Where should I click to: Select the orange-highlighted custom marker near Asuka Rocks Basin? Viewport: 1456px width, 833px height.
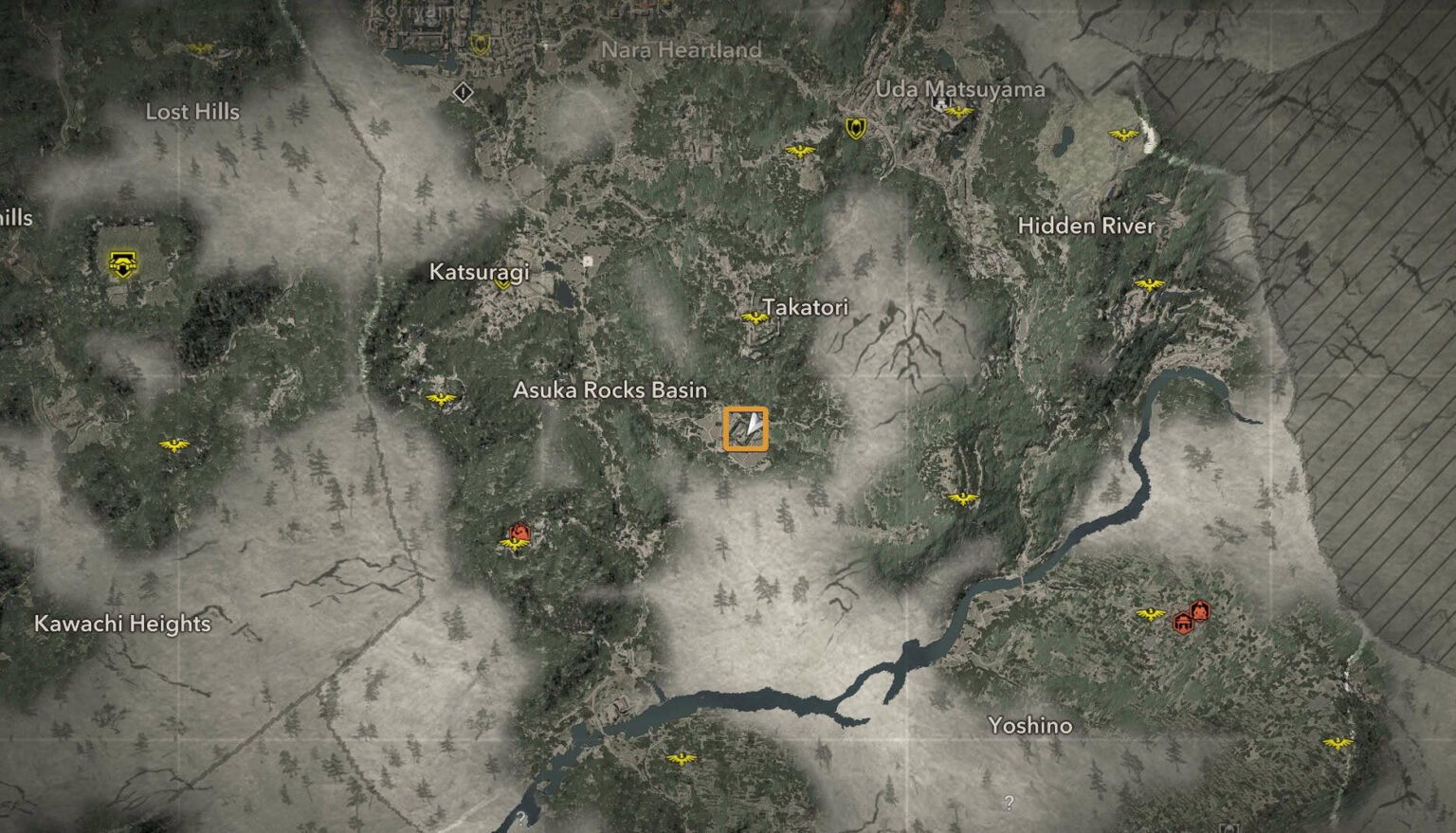(745, 428)
